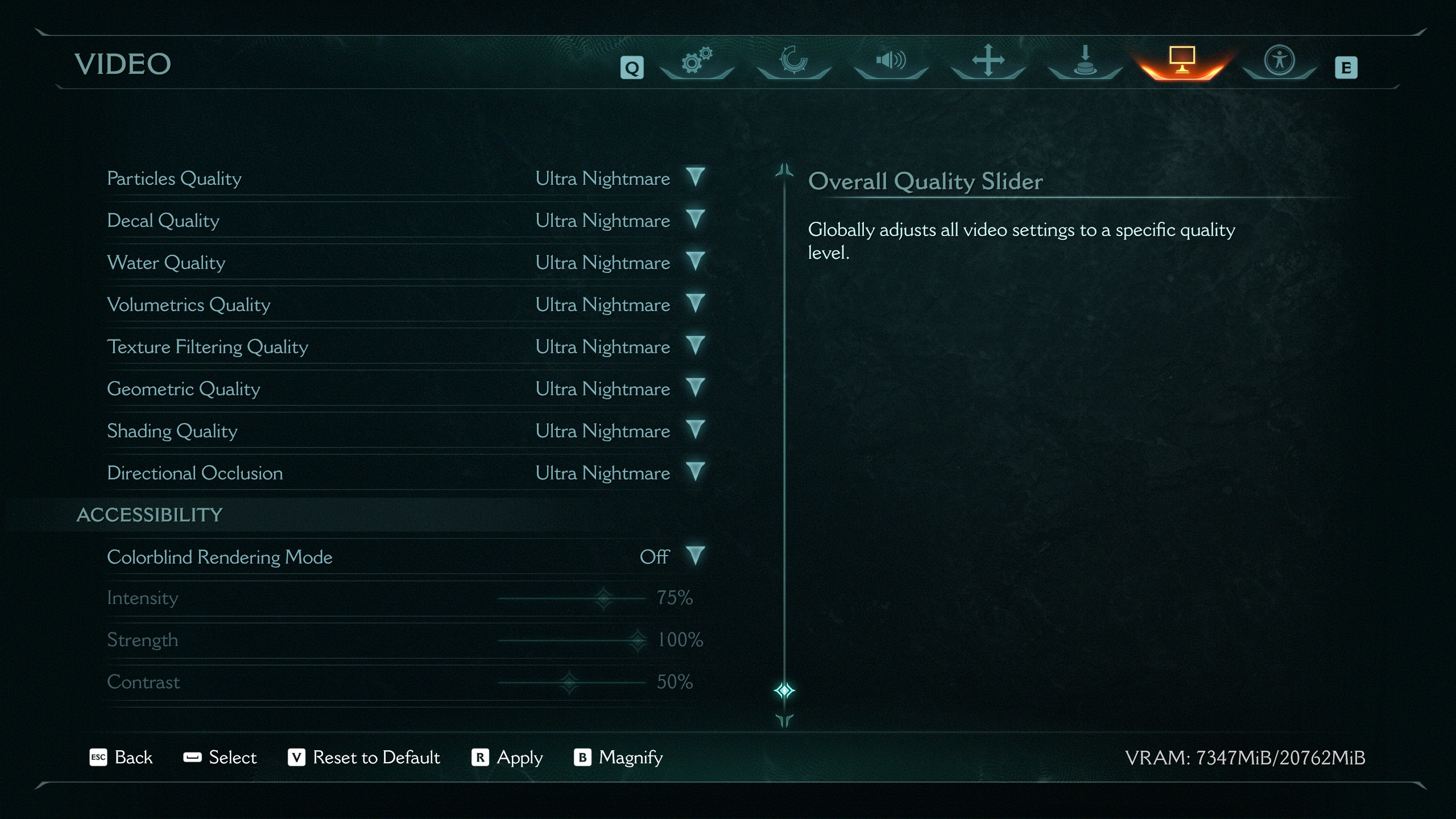Switch to the circular arrow tab
The width and height of the screenshot is (1456, 819).
point(794,61)
